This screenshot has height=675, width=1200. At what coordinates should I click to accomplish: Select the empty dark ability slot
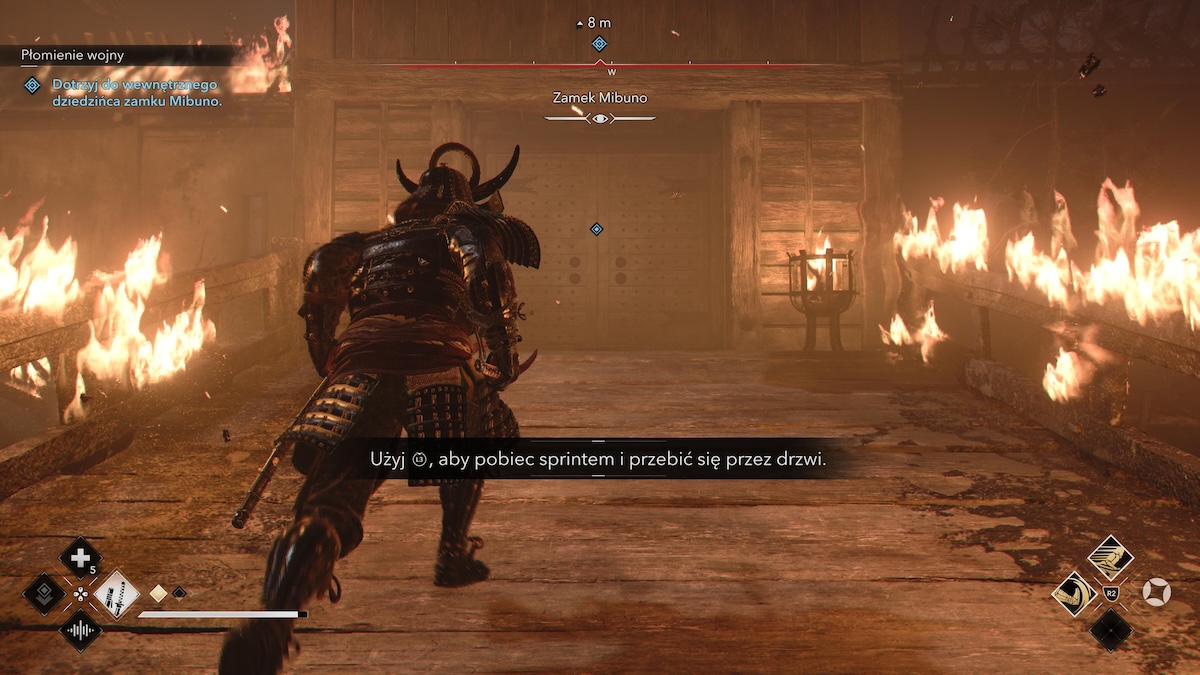1110,630
